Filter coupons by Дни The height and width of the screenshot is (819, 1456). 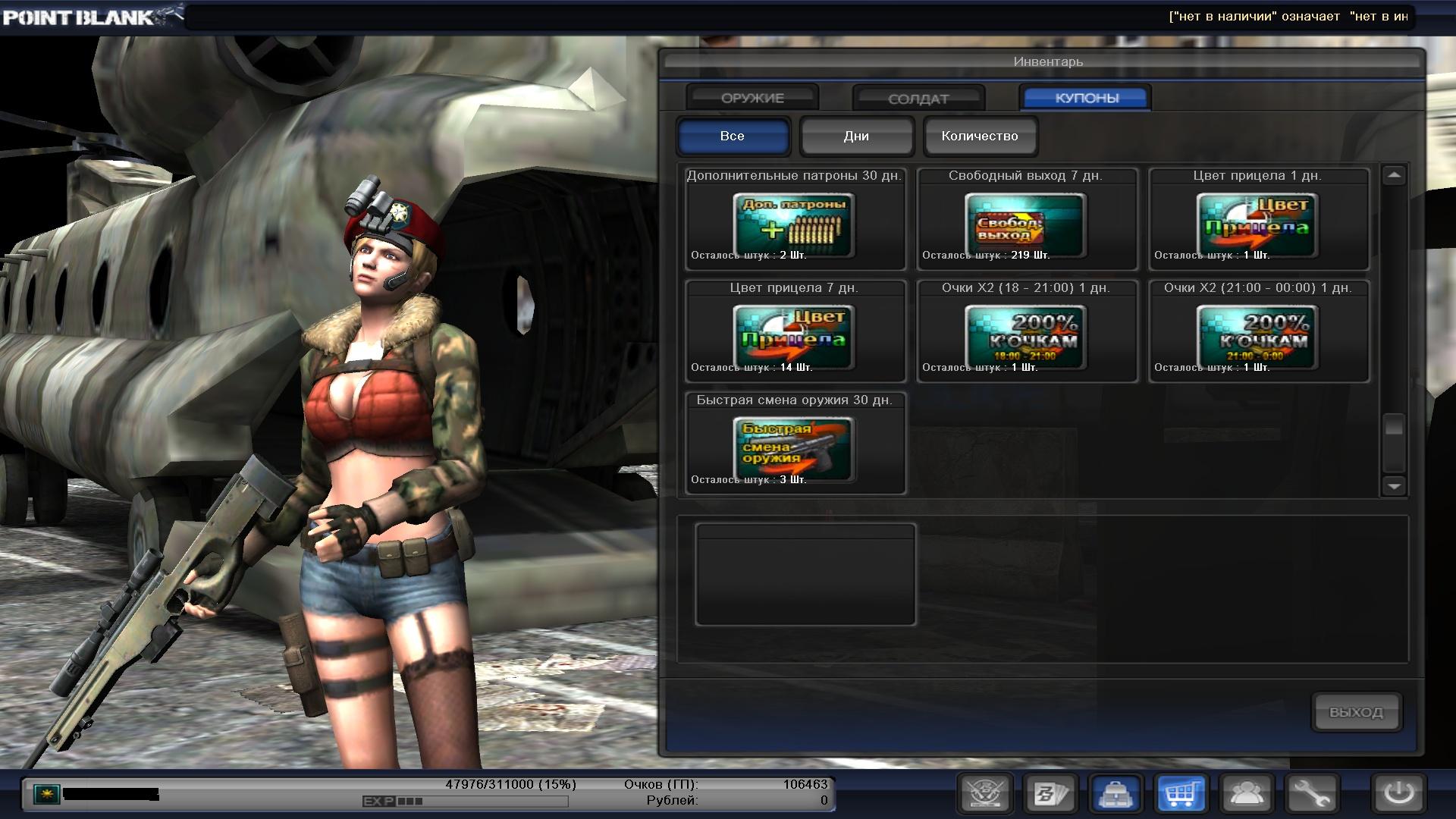pyautogui.click(x=856, y=136)
